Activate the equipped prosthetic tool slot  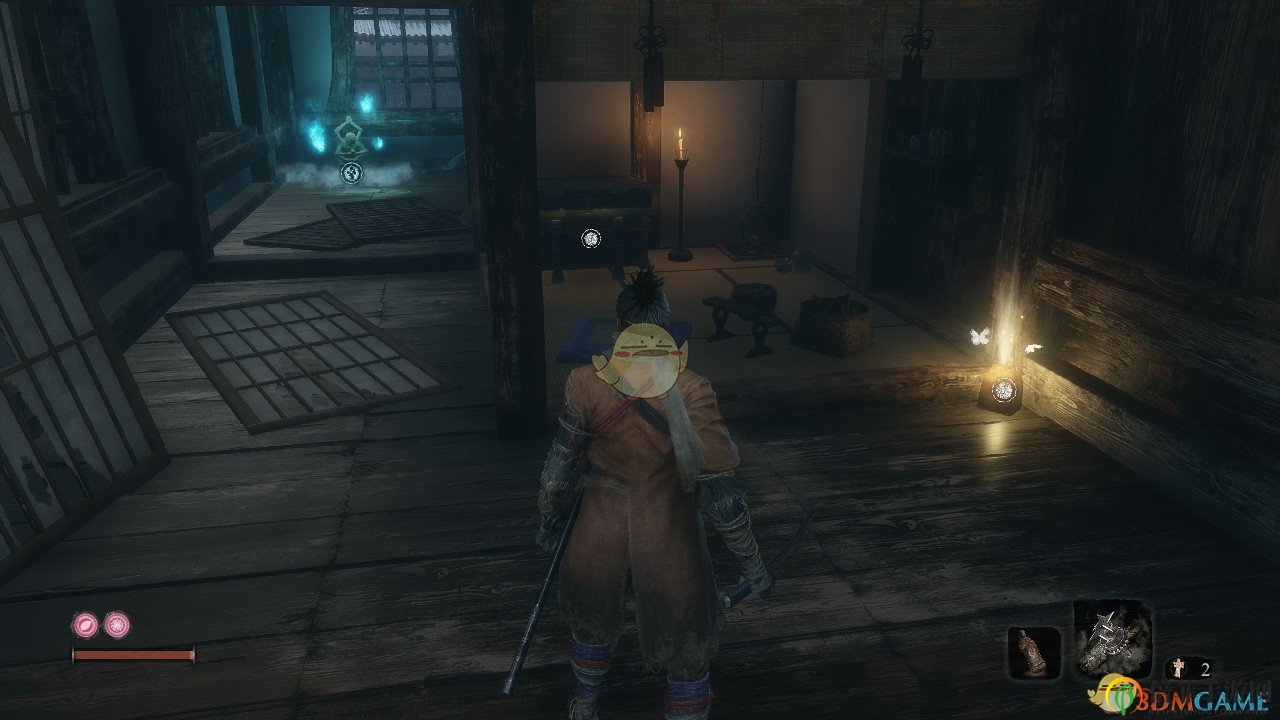coord(1112,640)
